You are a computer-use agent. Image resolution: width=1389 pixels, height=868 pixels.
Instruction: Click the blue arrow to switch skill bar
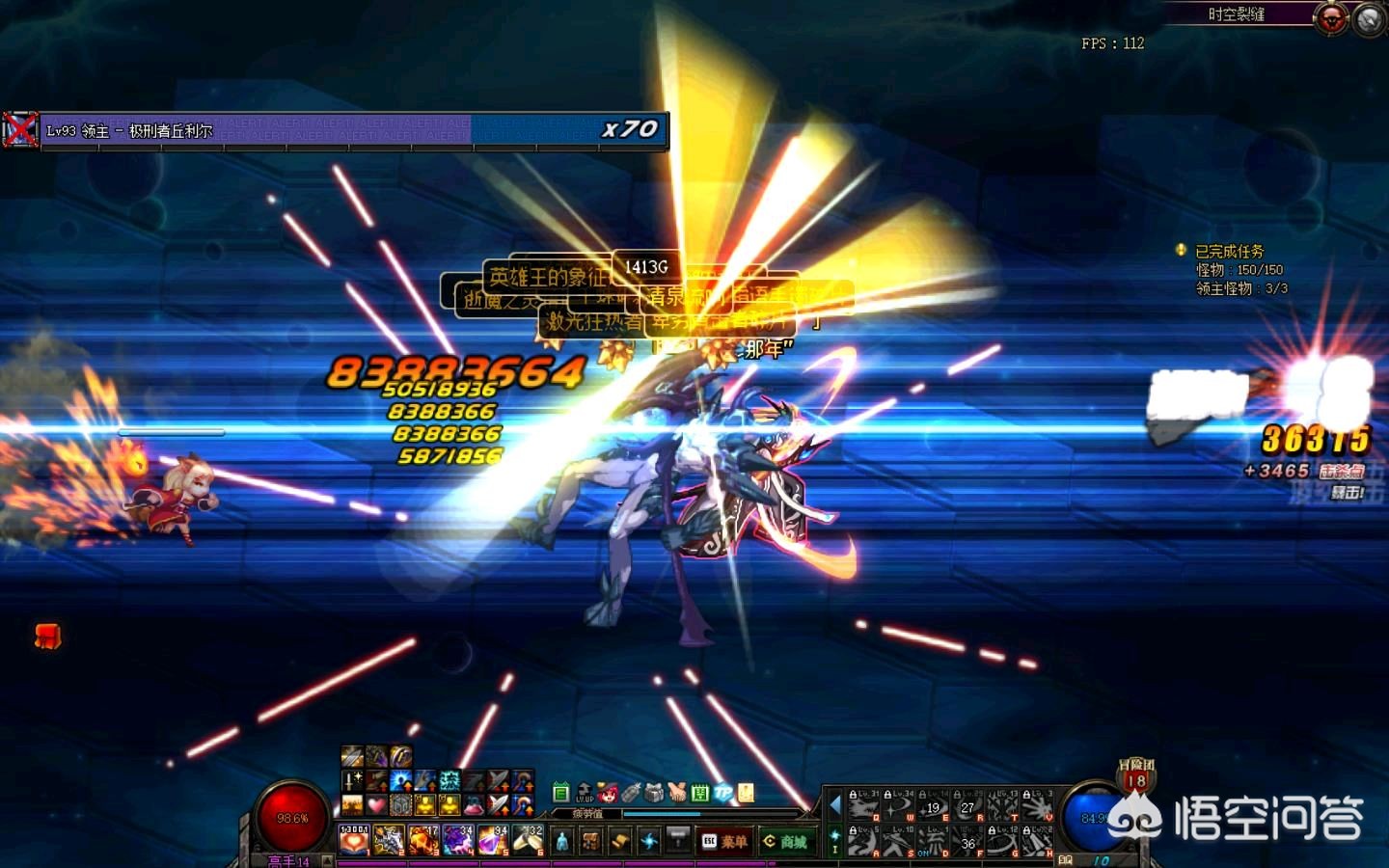tap(835, 804)
